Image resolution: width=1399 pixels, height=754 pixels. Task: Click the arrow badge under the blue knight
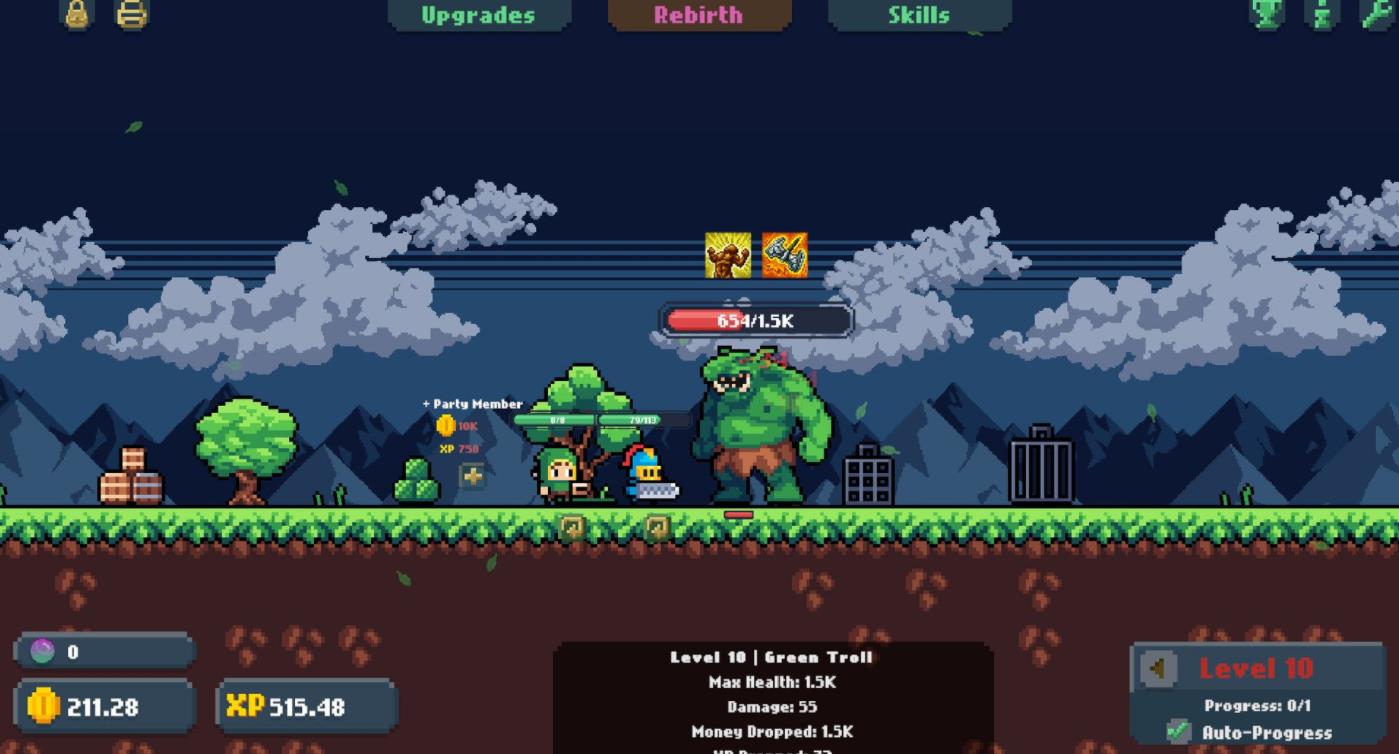(x=656, y=526)
